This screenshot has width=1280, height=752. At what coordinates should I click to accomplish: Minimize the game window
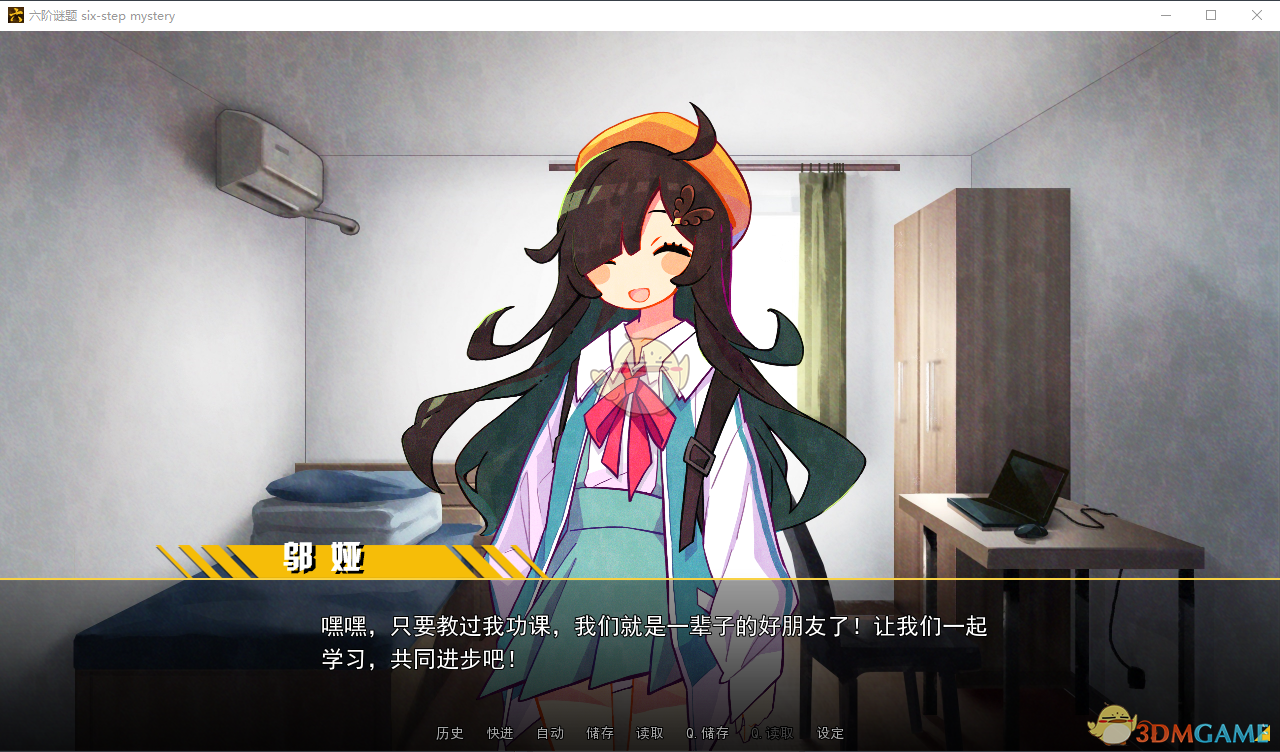click(x=1166, y=15)
